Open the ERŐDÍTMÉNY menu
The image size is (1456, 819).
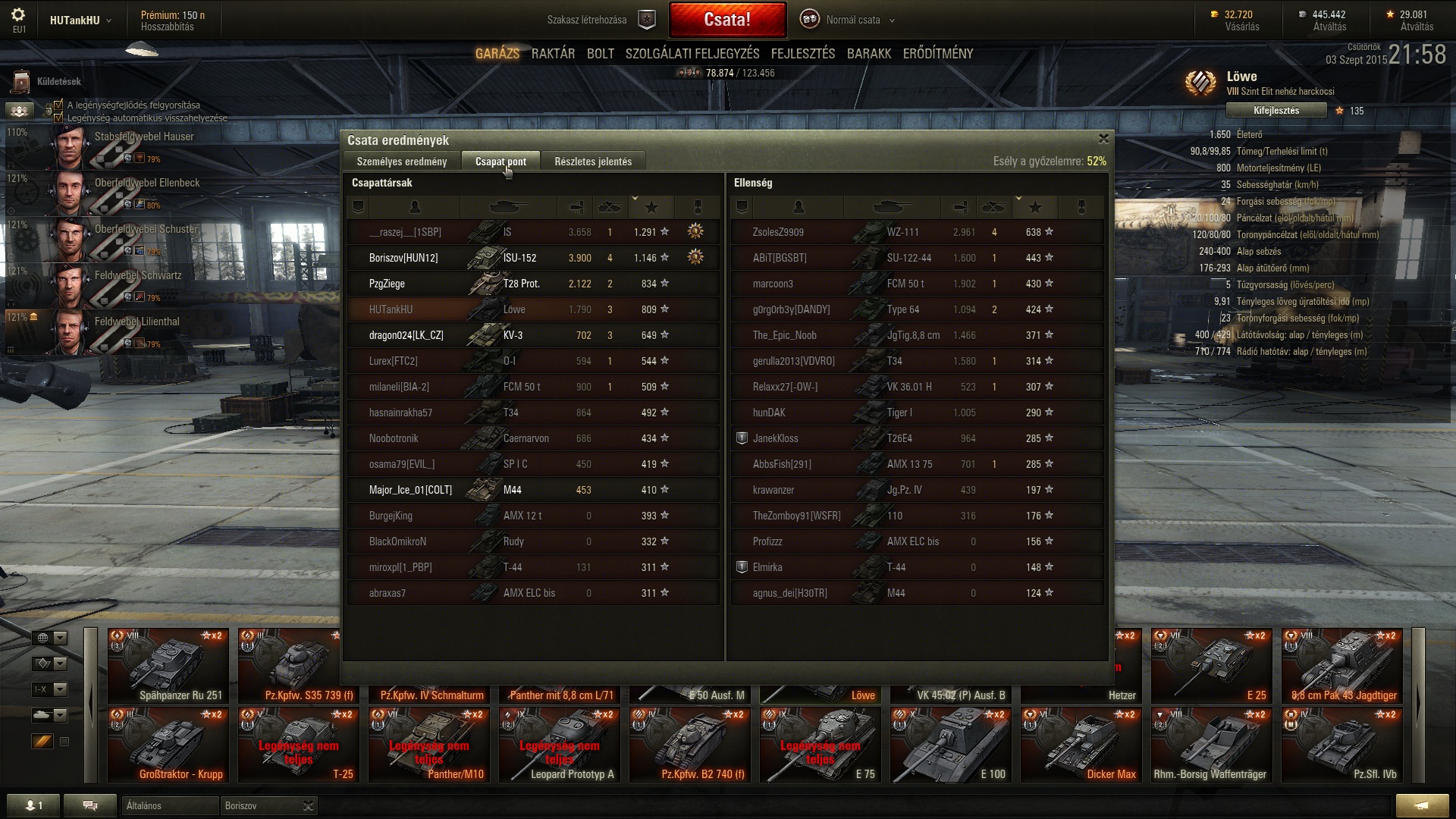(x=937, y=54)
